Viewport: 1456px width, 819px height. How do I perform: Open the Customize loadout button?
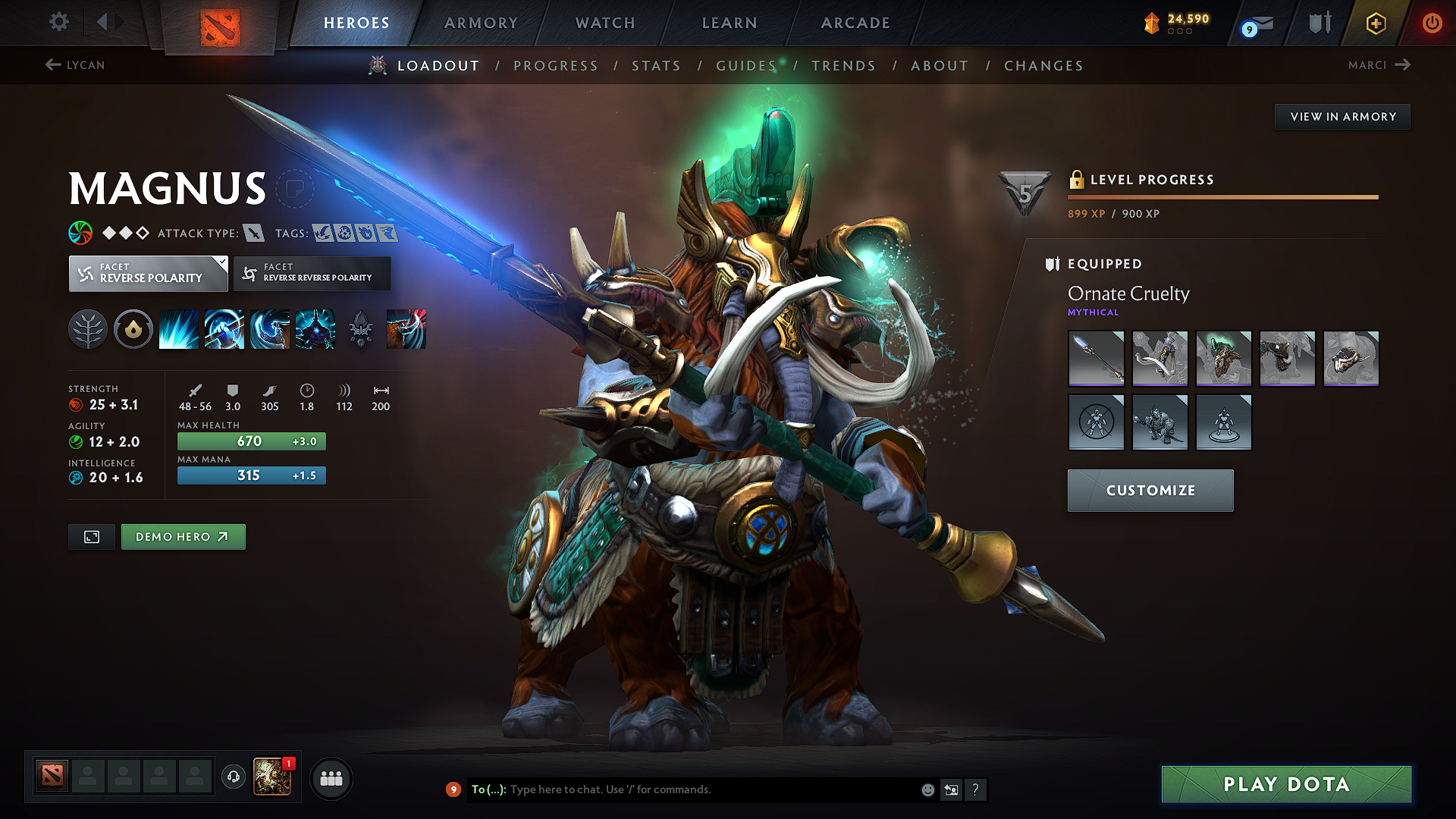[x=1150, y=491]
